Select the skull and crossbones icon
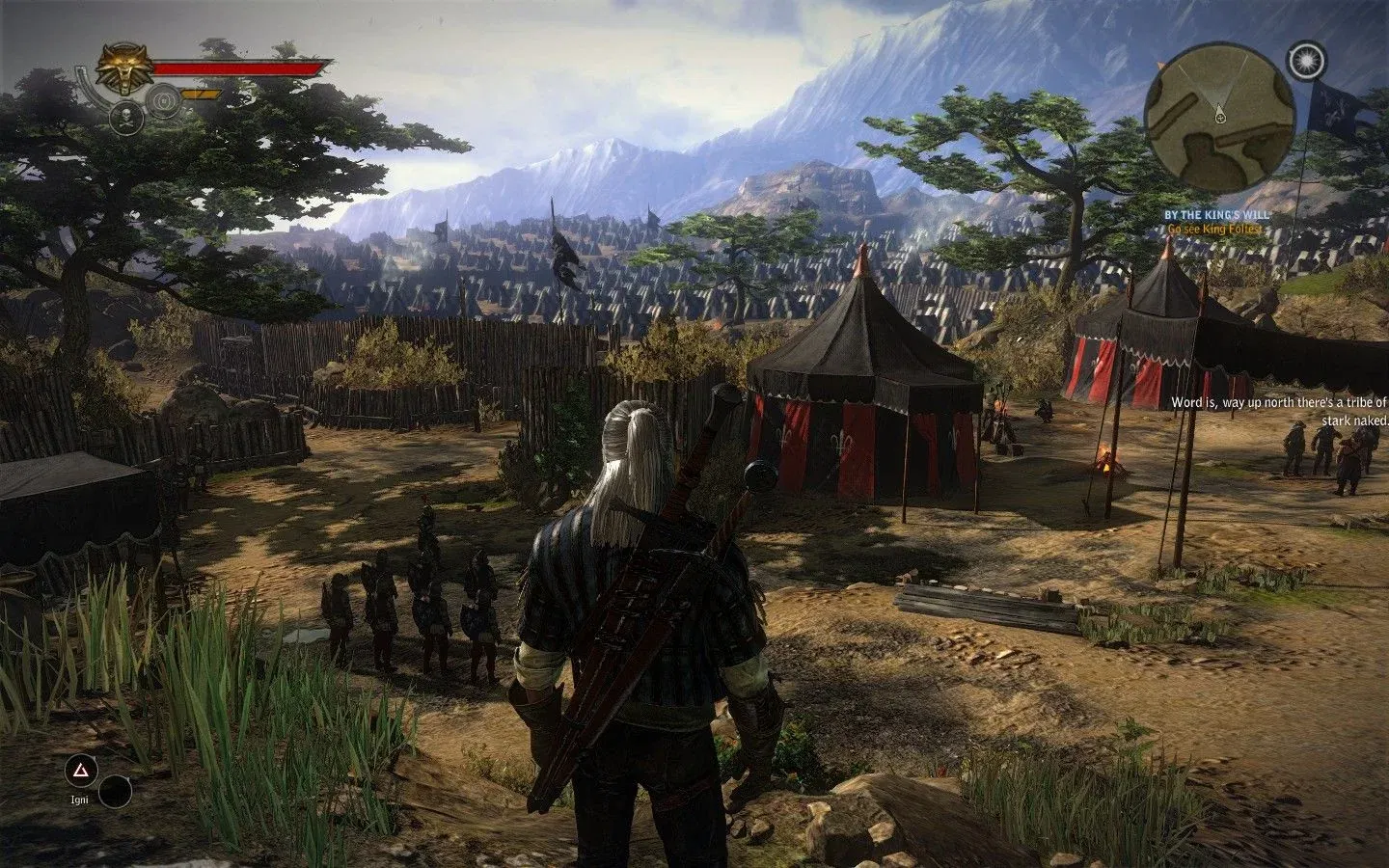Image resolution: width=1389 pixels, height=868 pixels. tap(126, 119)
